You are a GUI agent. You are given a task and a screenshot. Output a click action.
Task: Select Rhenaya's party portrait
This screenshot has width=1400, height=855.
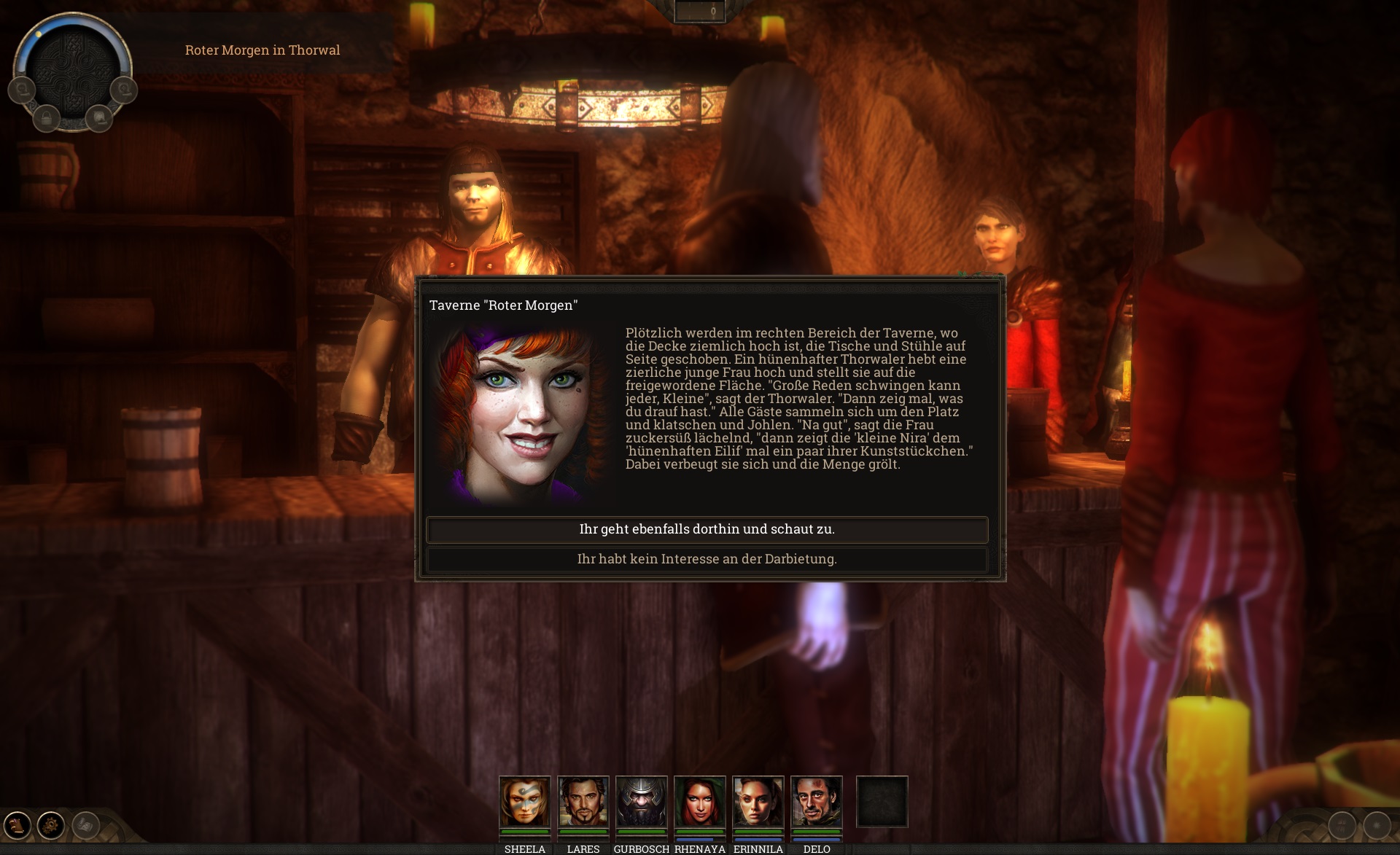point(699,802)
